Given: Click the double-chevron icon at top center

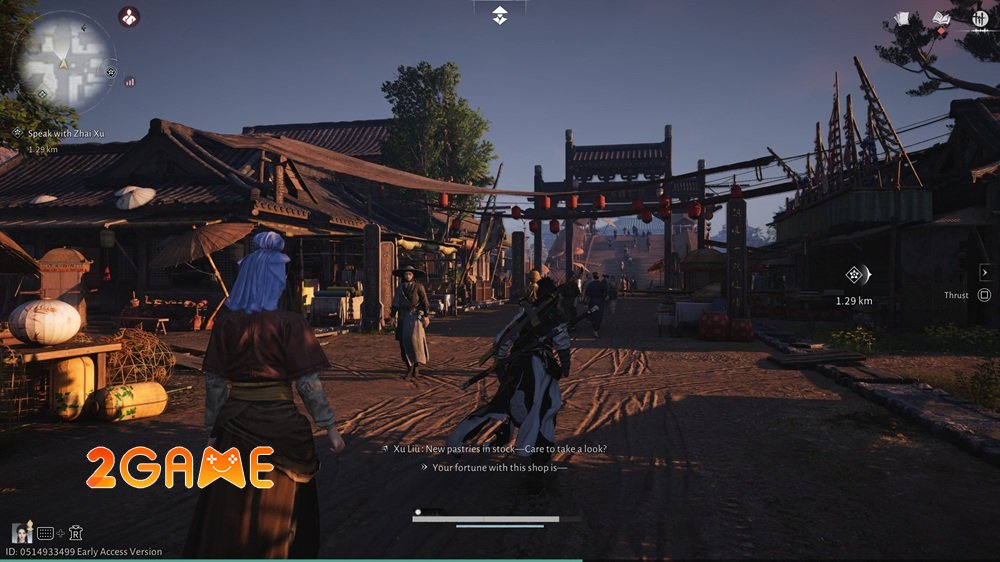Looking at the screenshot, I should [x=500, y=15].
